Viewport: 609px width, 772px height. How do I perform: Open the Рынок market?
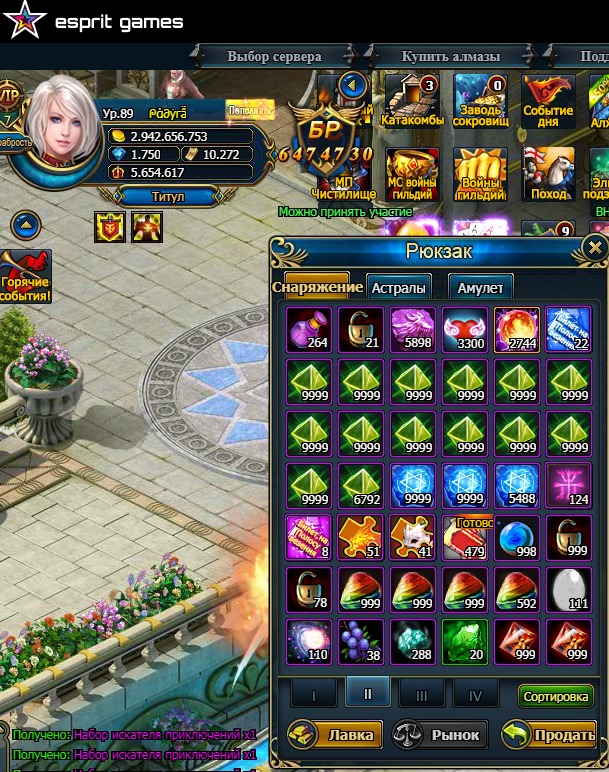pos(440,735)
